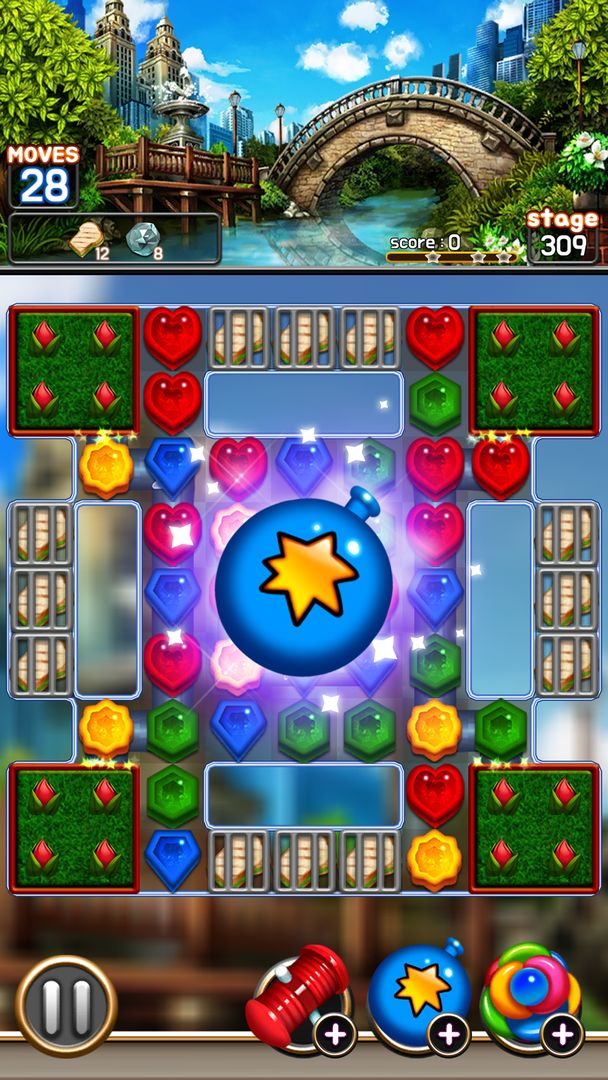
Task: Pause the game with the round button
Action: click(66, 1004)
